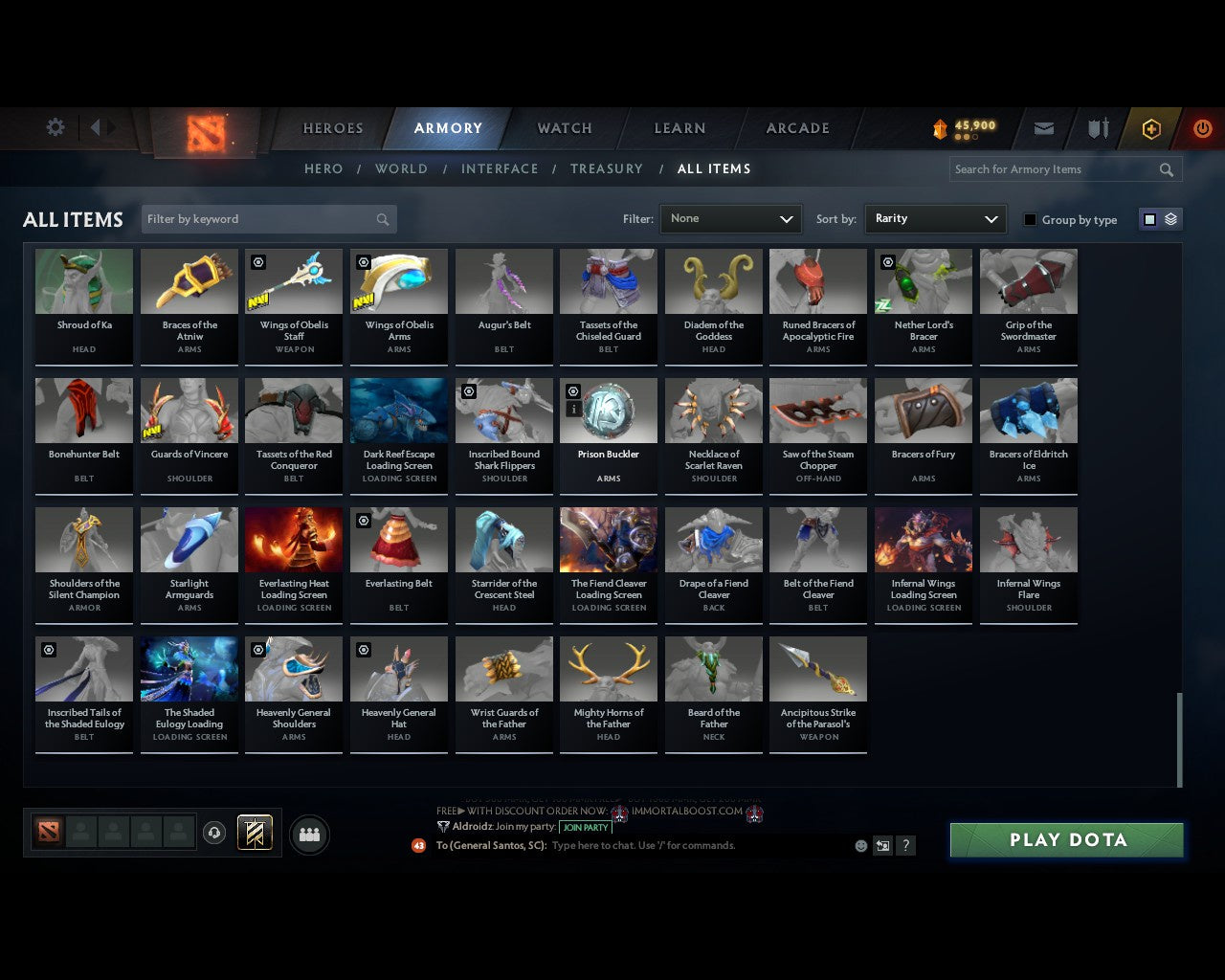Expand the chat emoticon picker
This screenshot has height=980, width=1225.
coord(859,845)
